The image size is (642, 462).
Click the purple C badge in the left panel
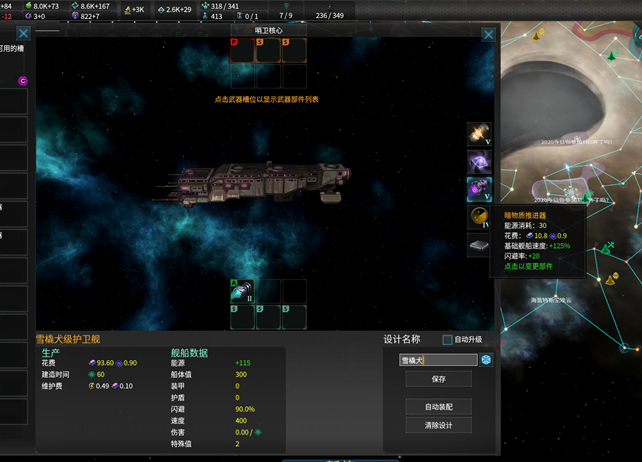(x=23, y=81)
